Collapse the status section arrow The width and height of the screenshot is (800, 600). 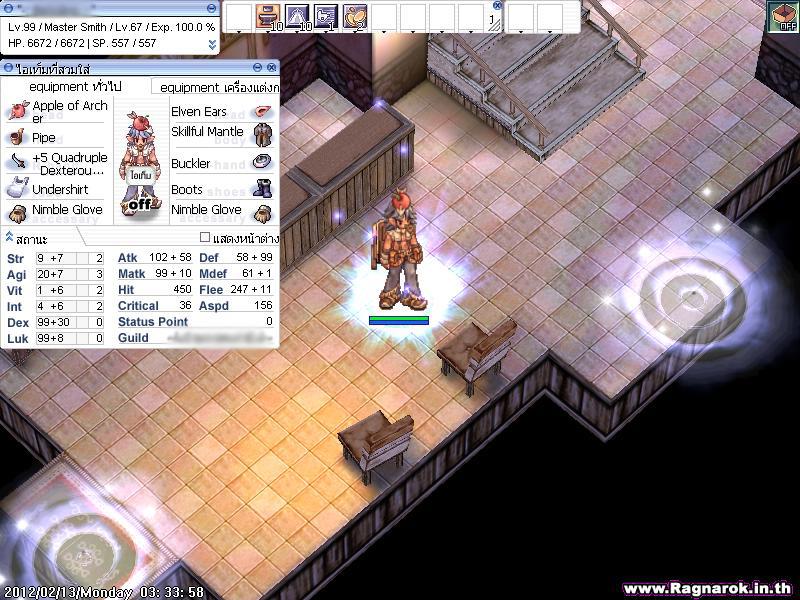pyautogui.click(x=9, y=237)
